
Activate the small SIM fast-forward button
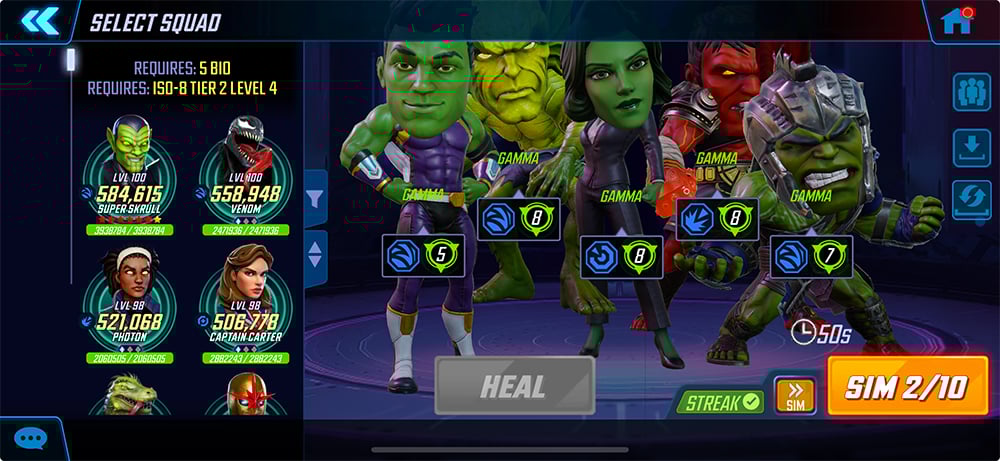[795, 396]
